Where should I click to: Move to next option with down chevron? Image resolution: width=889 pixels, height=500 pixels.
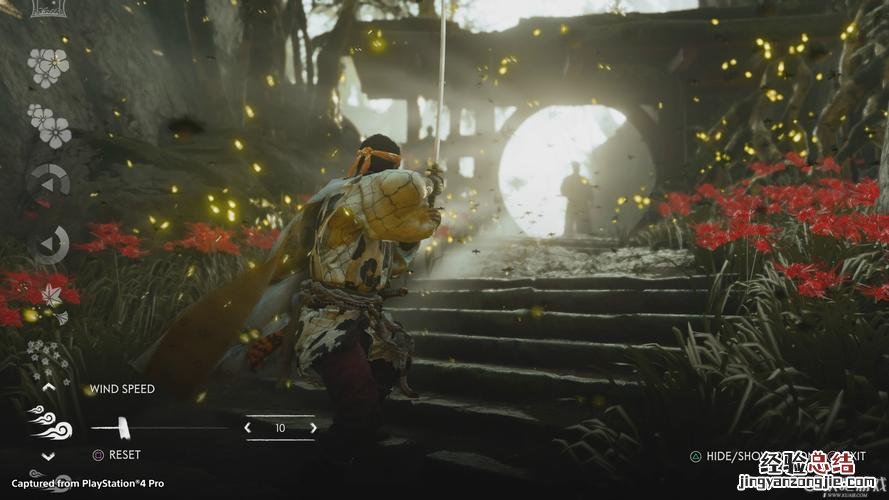click(48, 456)
